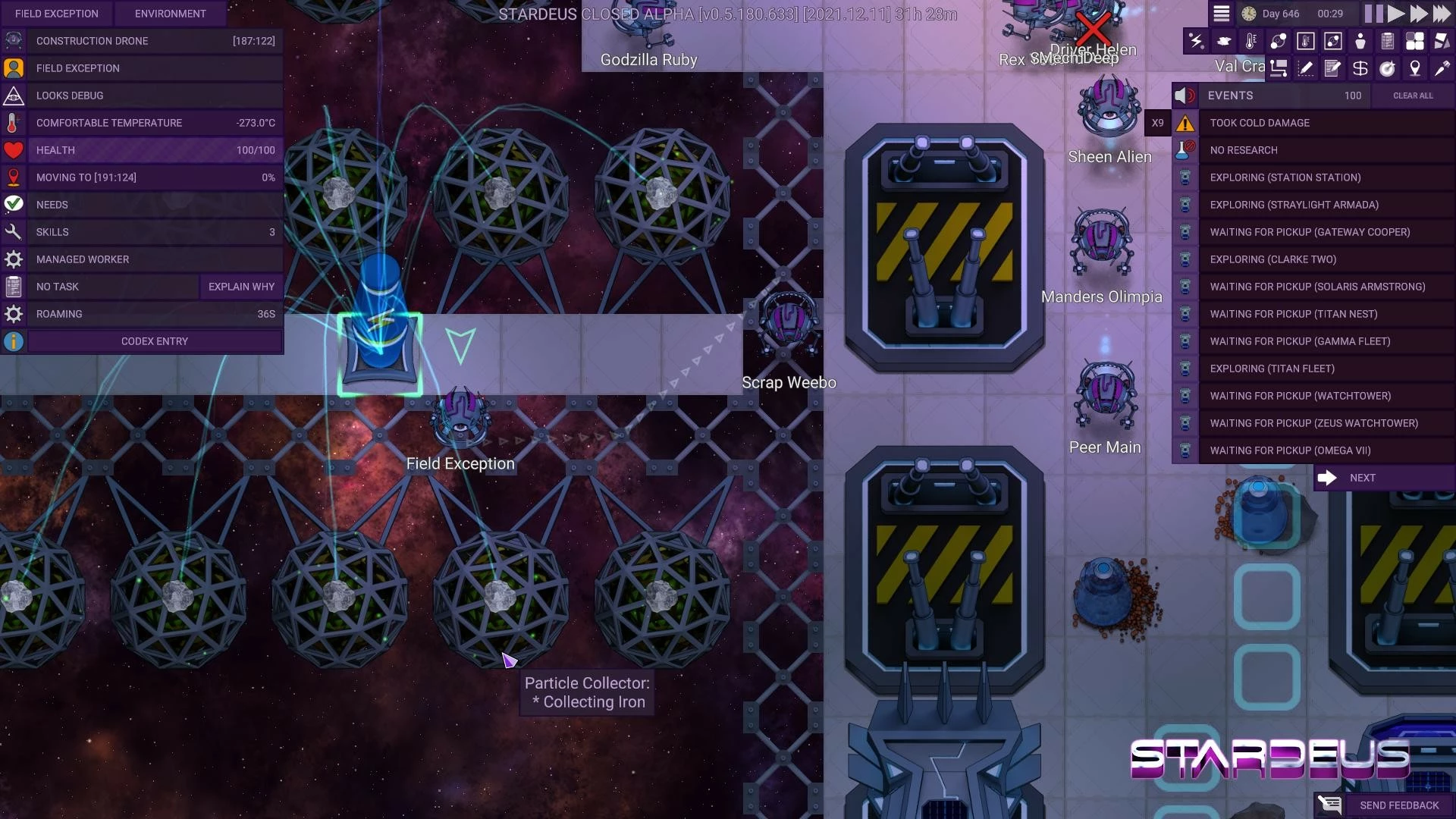Open the clipboard tasks panel
1456x819 pixels.
[1388, 41]
